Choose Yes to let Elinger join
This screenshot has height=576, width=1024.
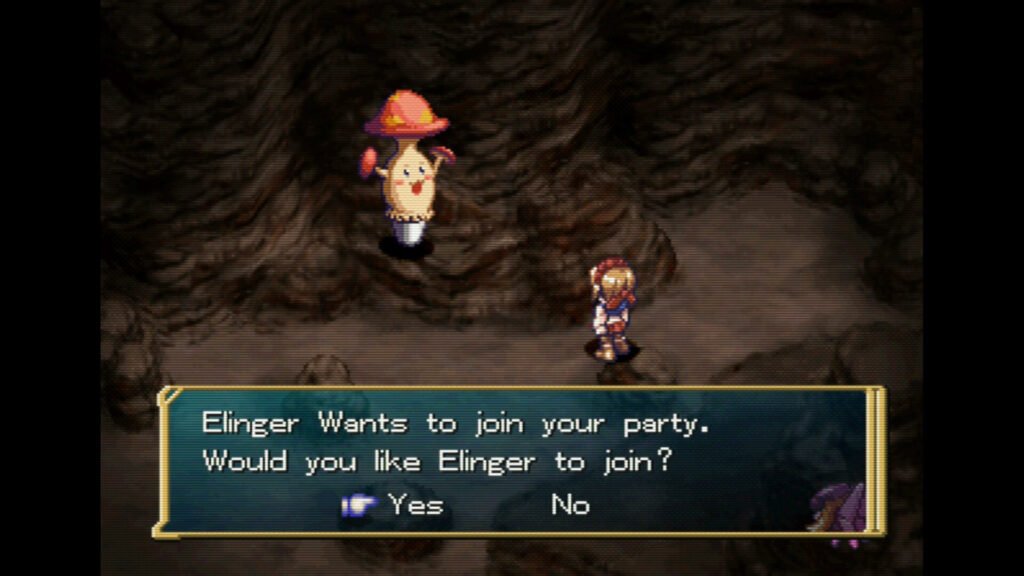tap(415, 505)
